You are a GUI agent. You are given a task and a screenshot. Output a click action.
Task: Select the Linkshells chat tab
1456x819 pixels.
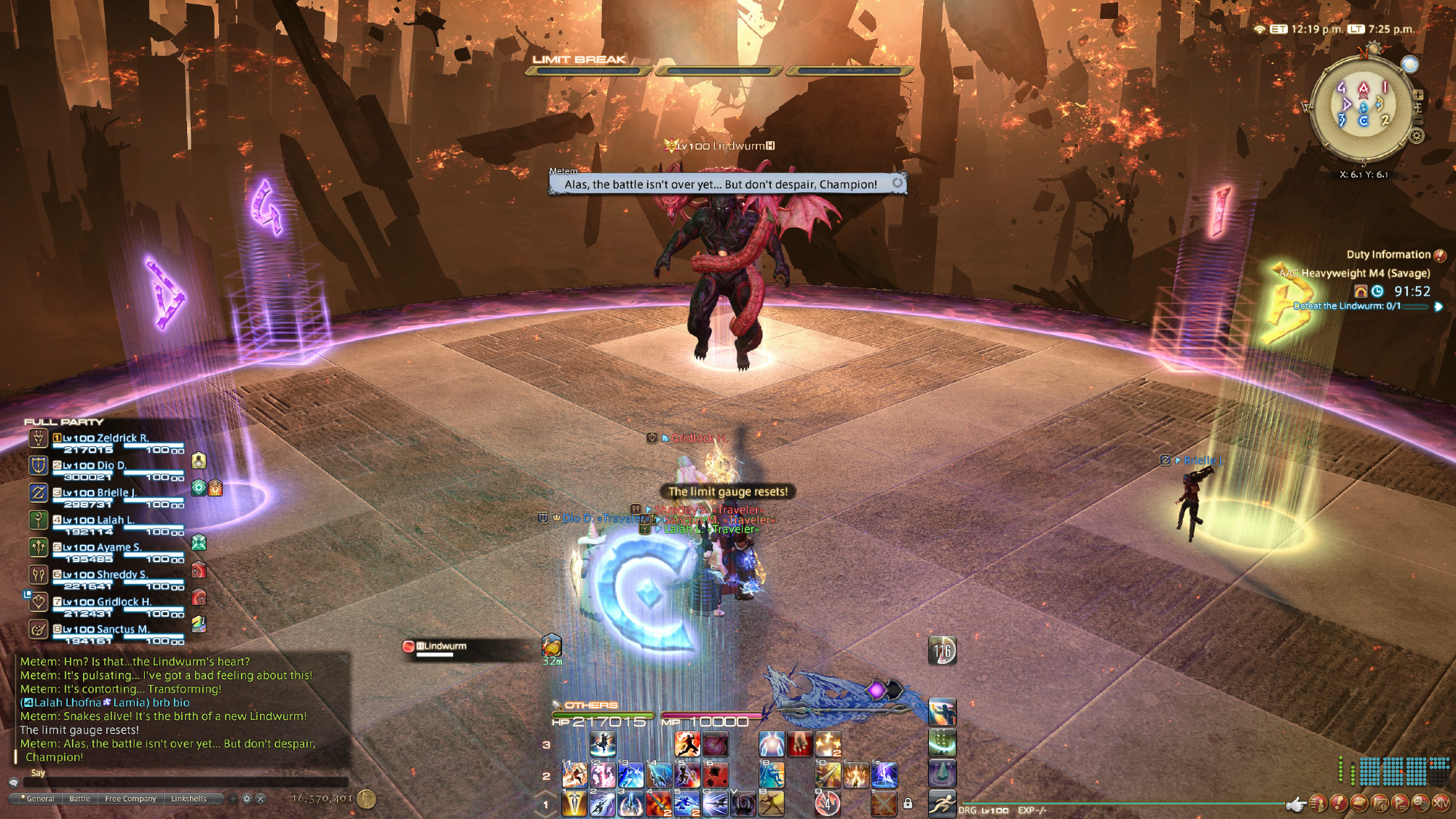pos(189,799)
